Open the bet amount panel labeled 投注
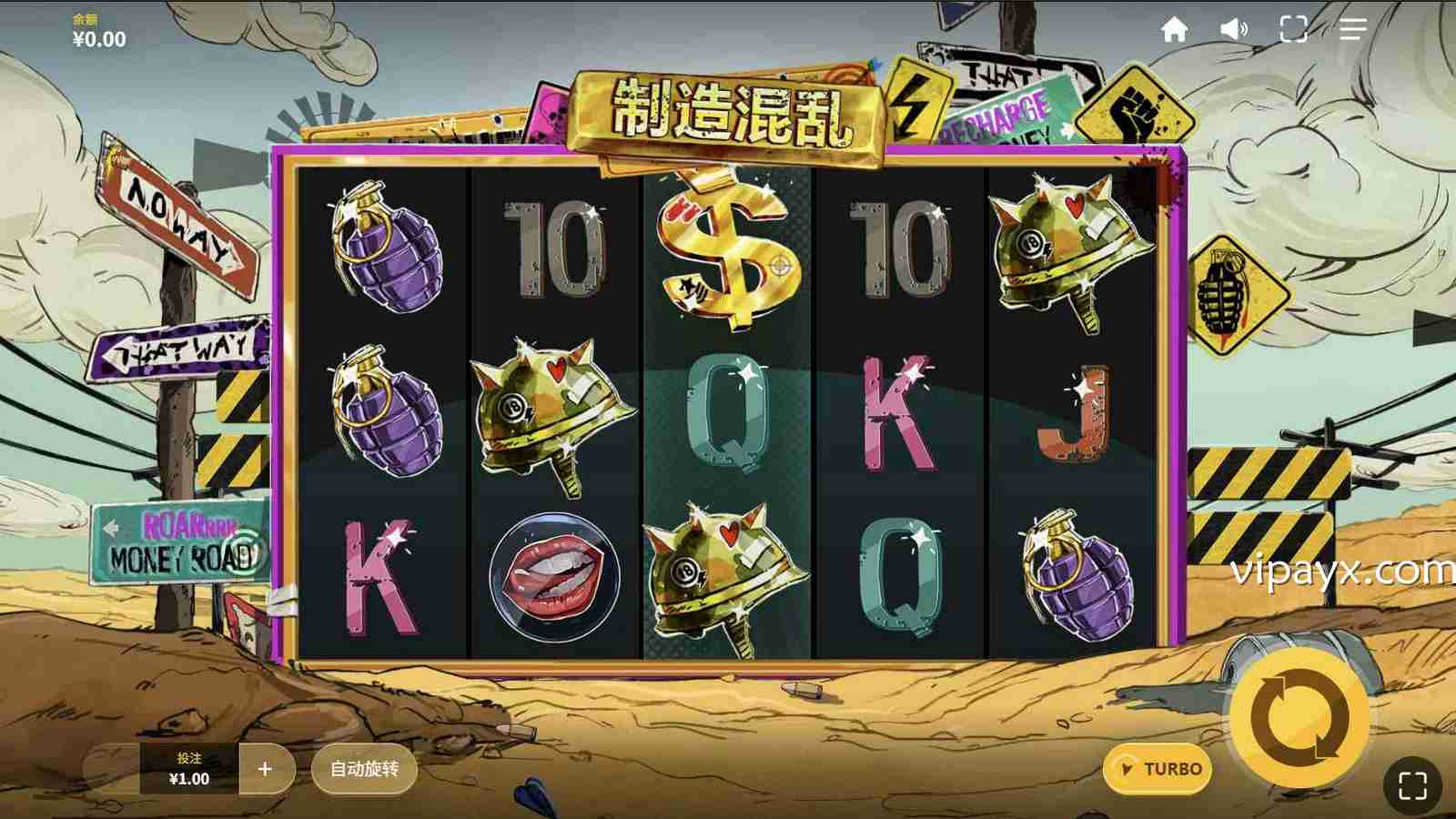The image size is (1456, 819). pos(186,768)
